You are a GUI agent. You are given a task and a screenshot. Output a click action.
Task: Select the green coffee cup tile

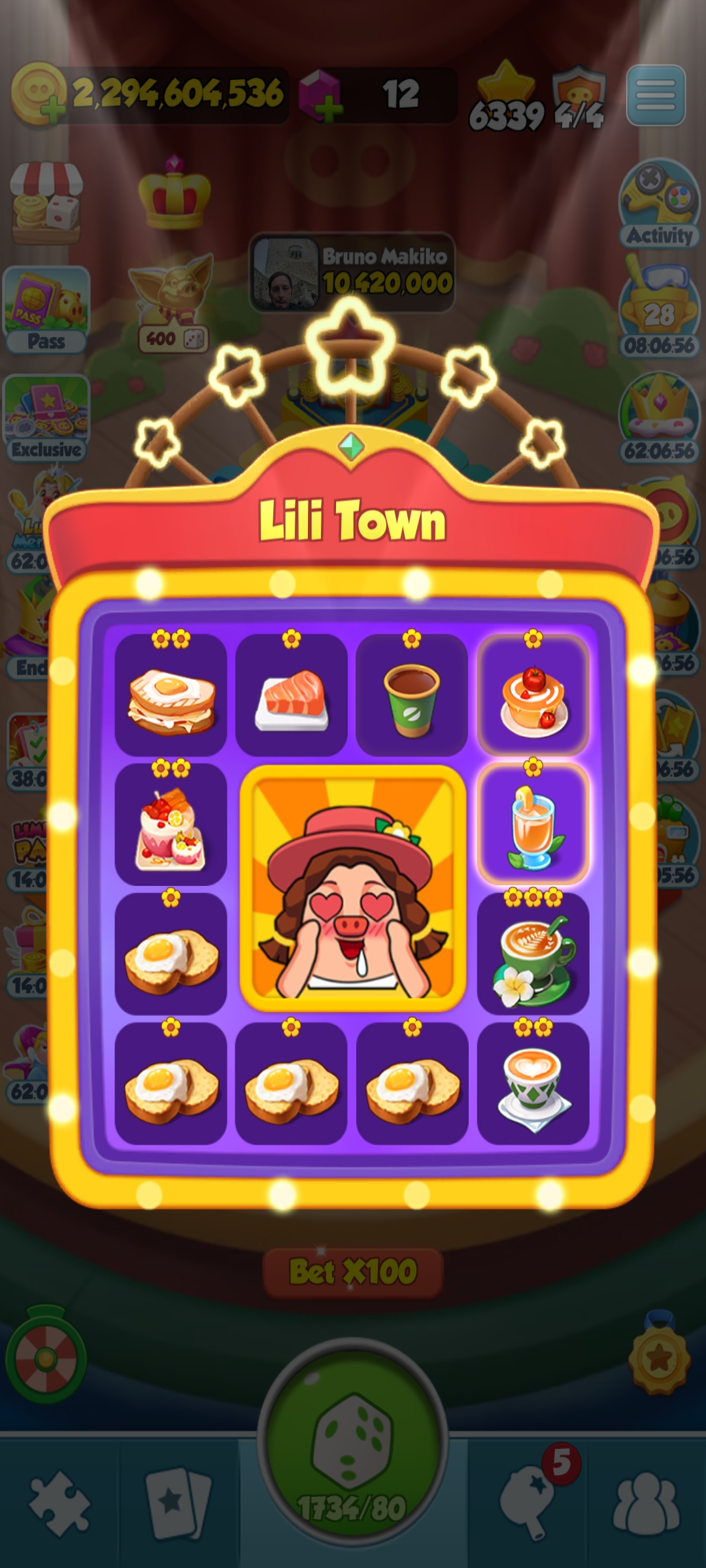click(x=412, y=694)
